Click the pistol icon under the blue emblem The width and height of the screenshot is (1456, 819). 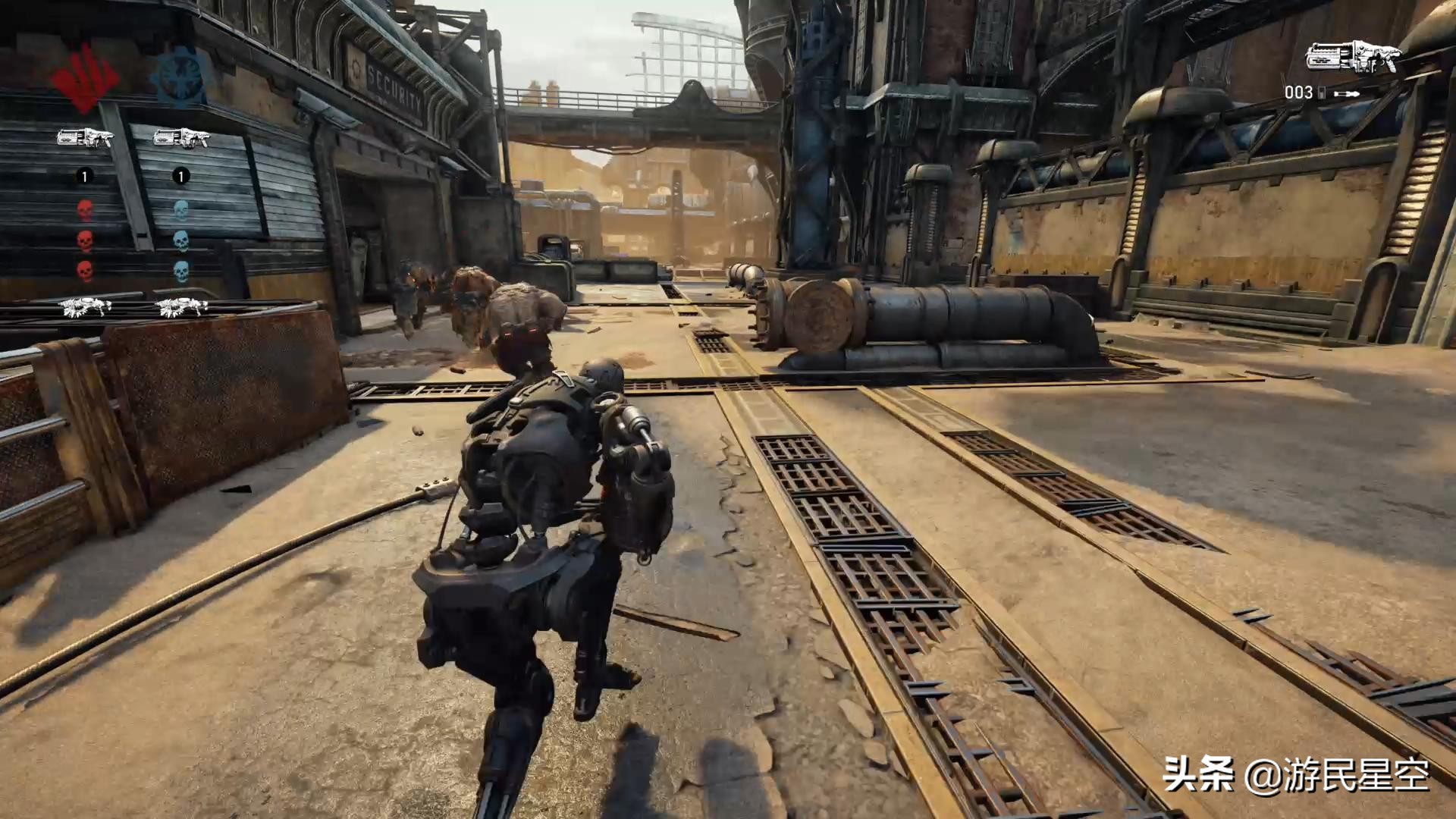(x=180, y=138)
